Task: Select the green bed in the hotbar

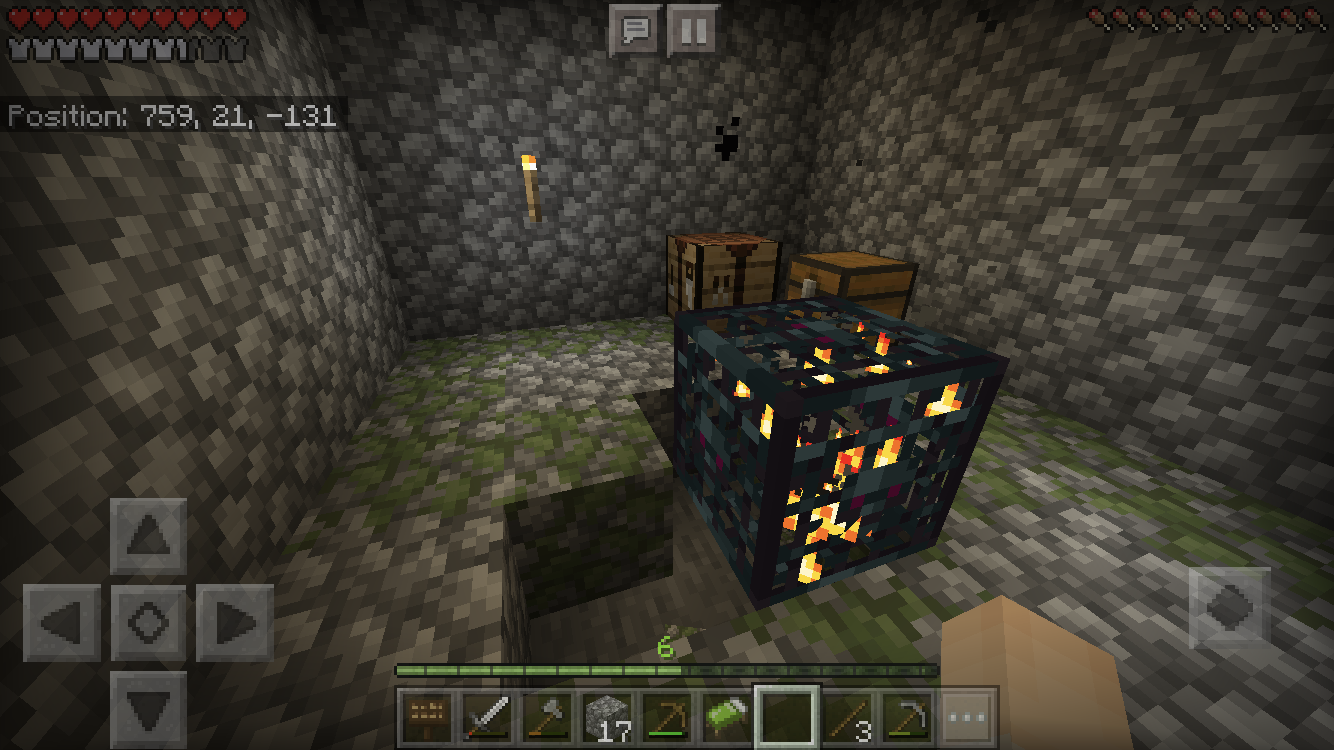Action: (x=727, y=717)
